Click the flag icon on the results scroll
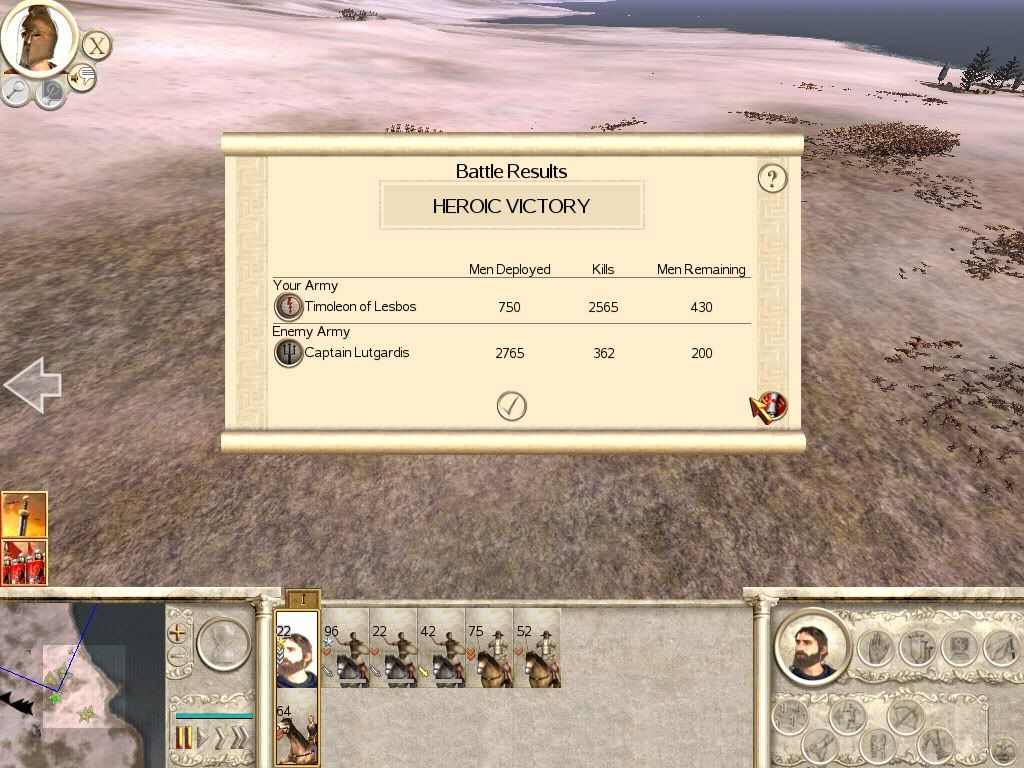Viewport: 1024px width, 768px height. 769,407
